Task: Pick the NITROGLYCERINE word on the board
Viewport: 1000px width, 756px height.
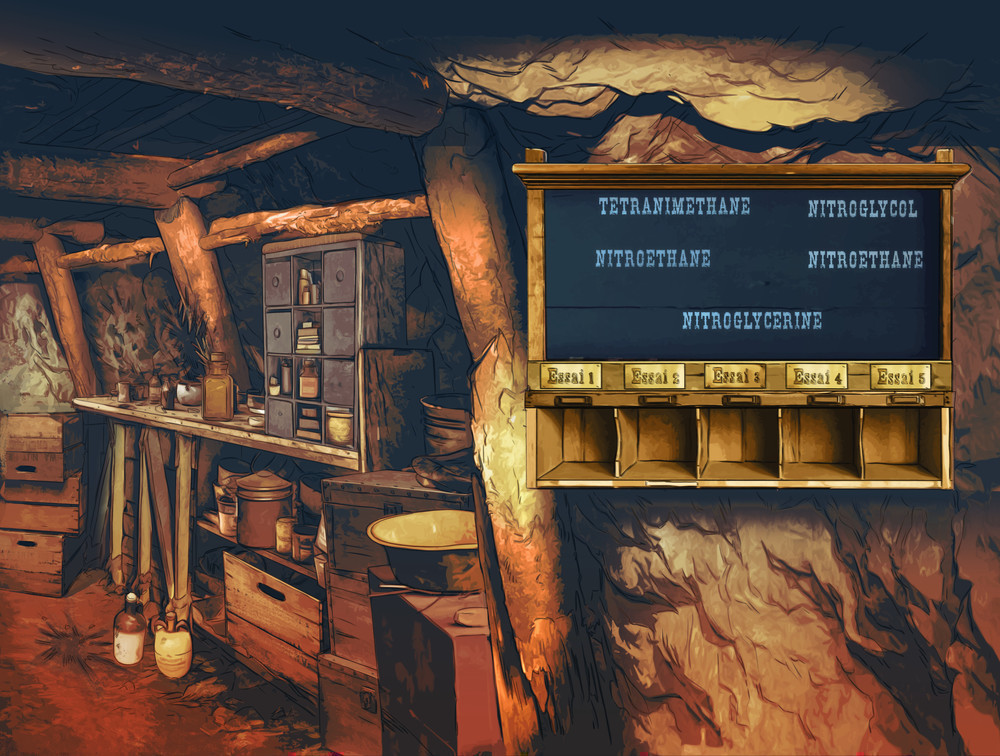Action: point(752,321)
